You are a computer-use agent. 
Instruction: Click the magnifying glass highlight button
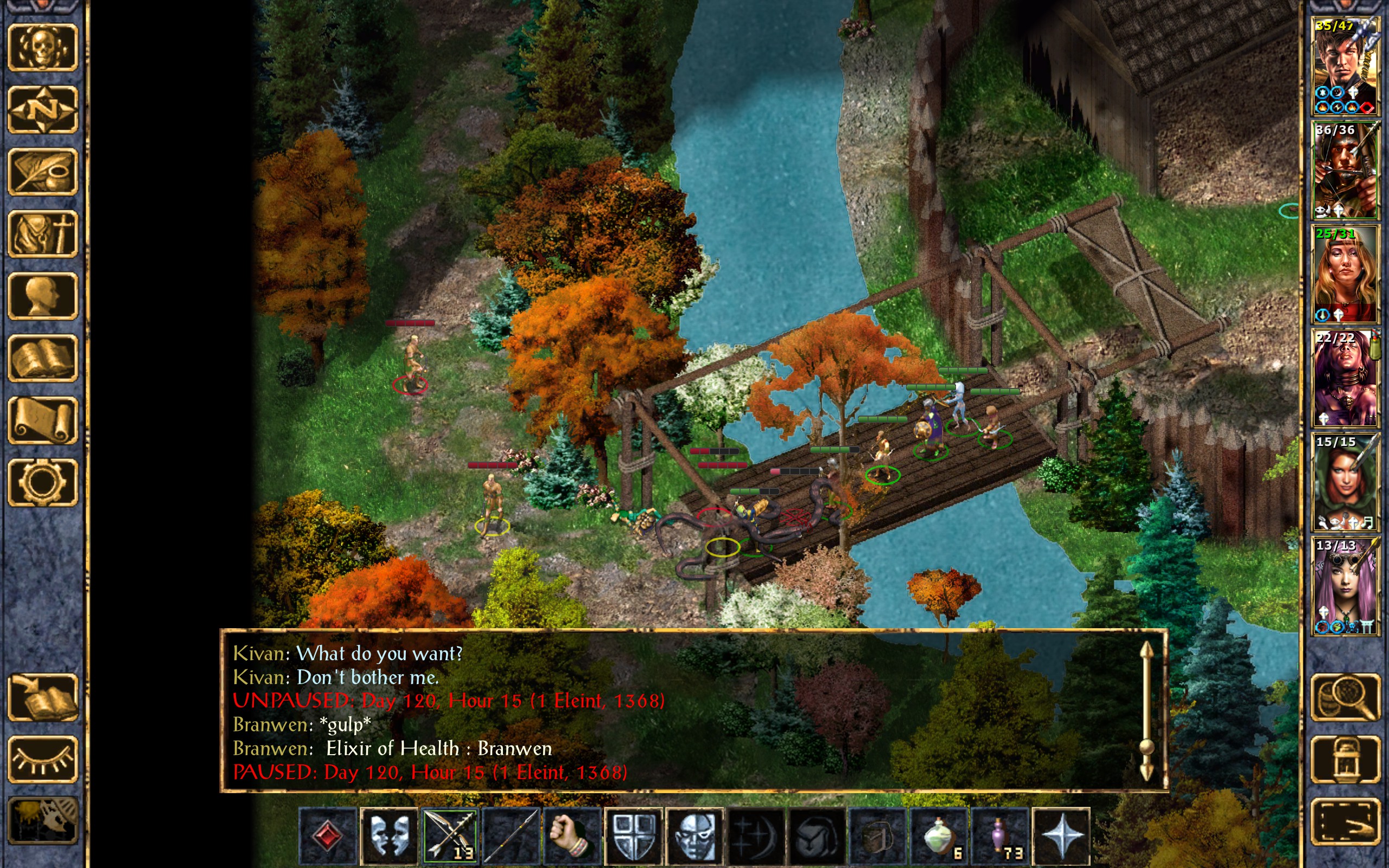(1345, 697)
